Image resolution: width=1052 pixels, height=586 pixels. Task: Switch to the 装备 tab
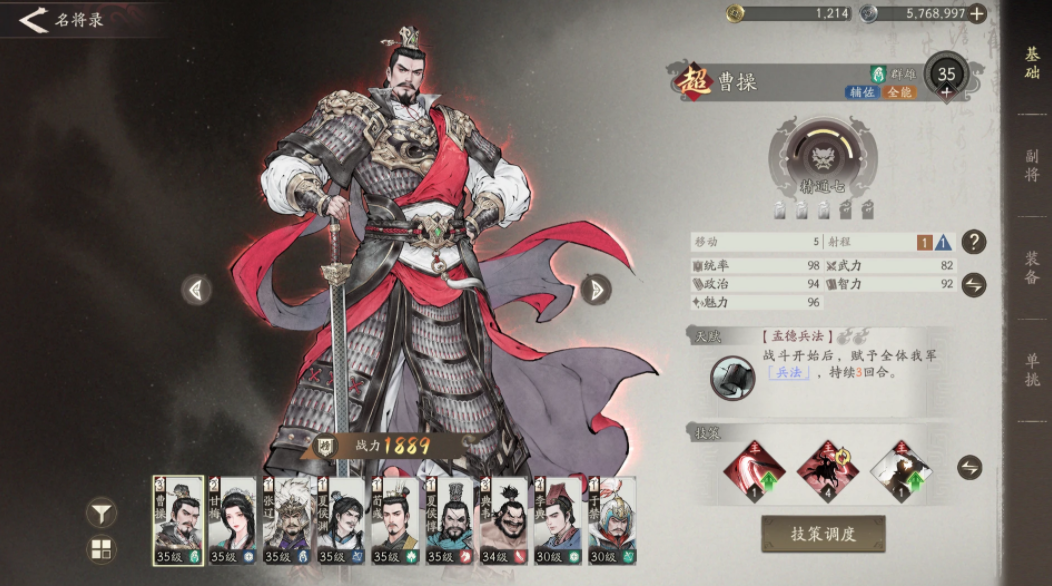coord(1031,268)
